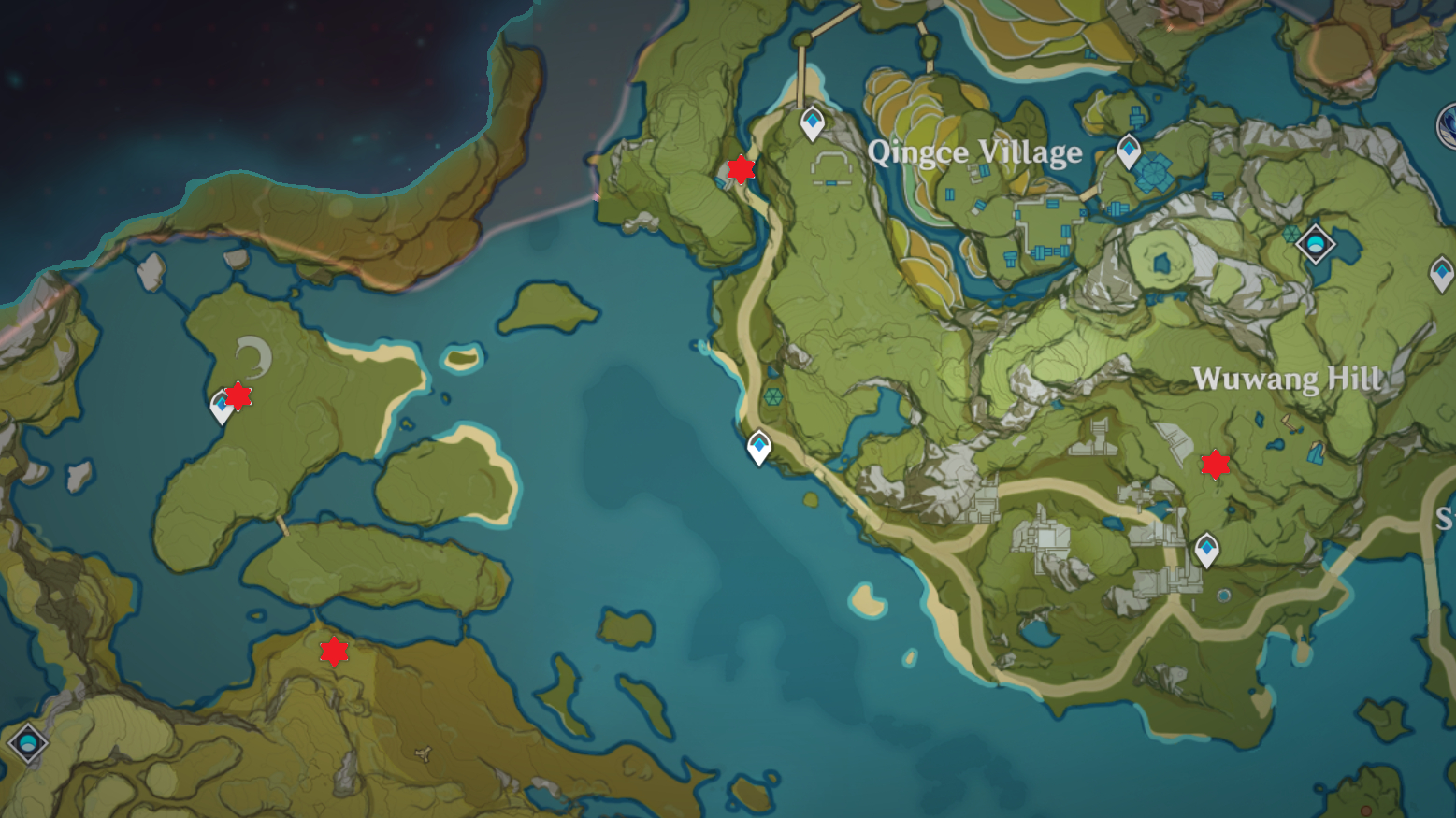Click the teal hexagonal pin beside the Wuwang domain
The width and height of the screenshot is (1456, 818).
coord(1291,234)
